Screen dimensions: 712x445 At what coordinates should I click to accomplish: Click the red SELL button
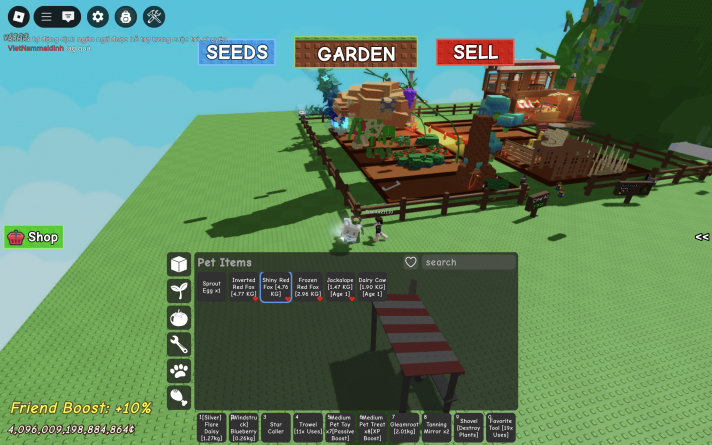pos(475,52)
